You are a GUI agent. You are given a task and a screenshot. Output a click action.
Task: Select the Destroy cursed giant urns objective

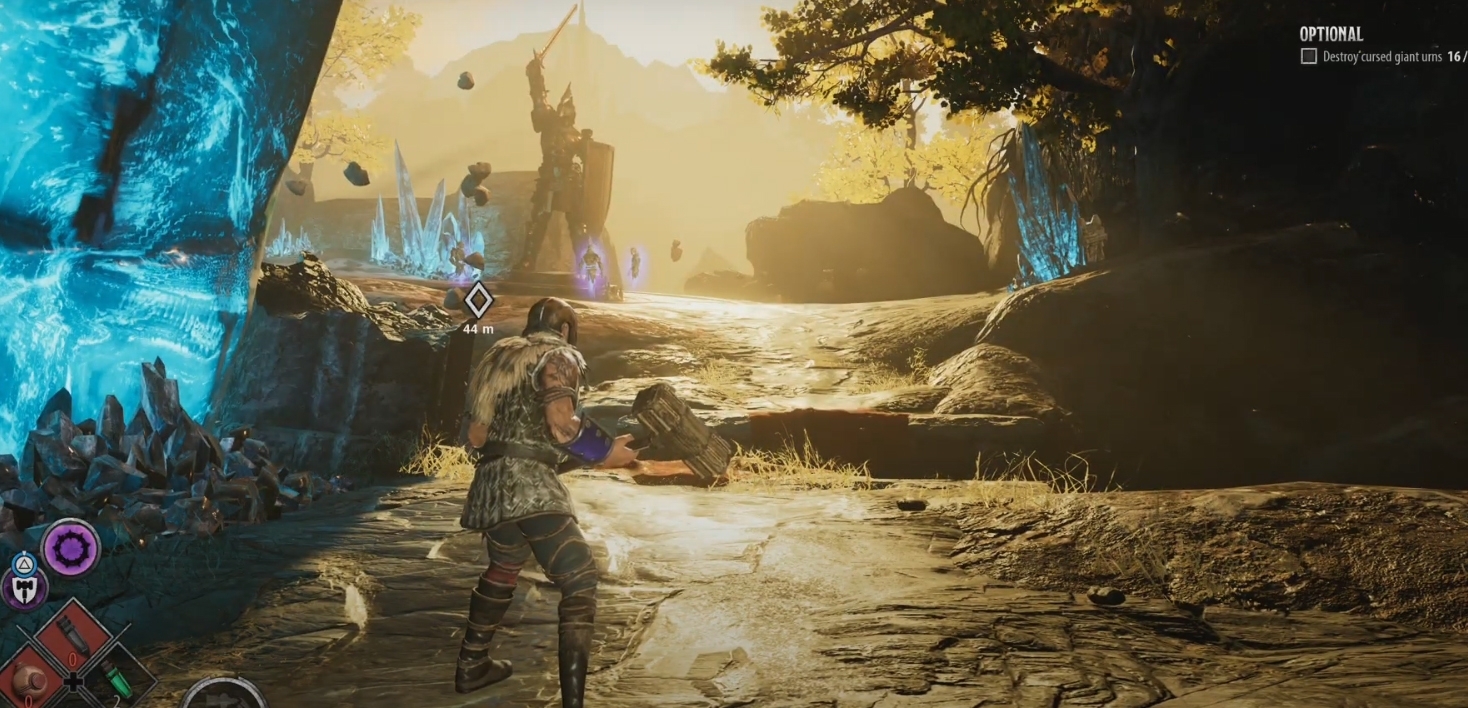[x=1382, y=57]
